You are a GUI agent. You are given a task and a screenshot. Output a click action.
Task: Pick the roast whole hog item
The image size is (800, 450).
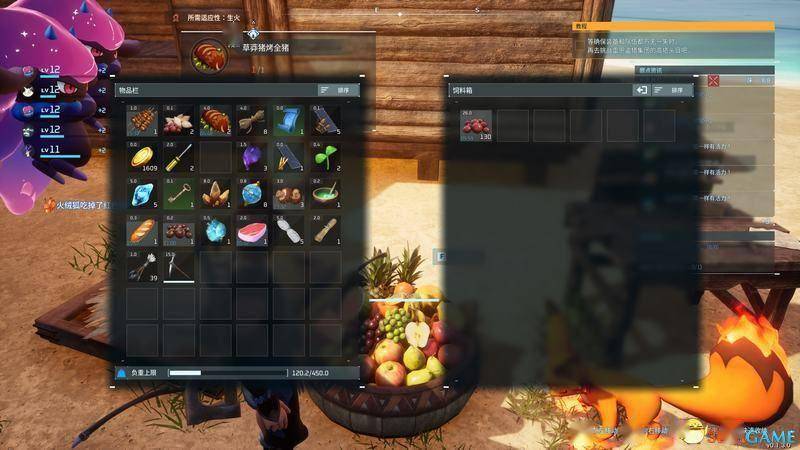tap(215, 121)
